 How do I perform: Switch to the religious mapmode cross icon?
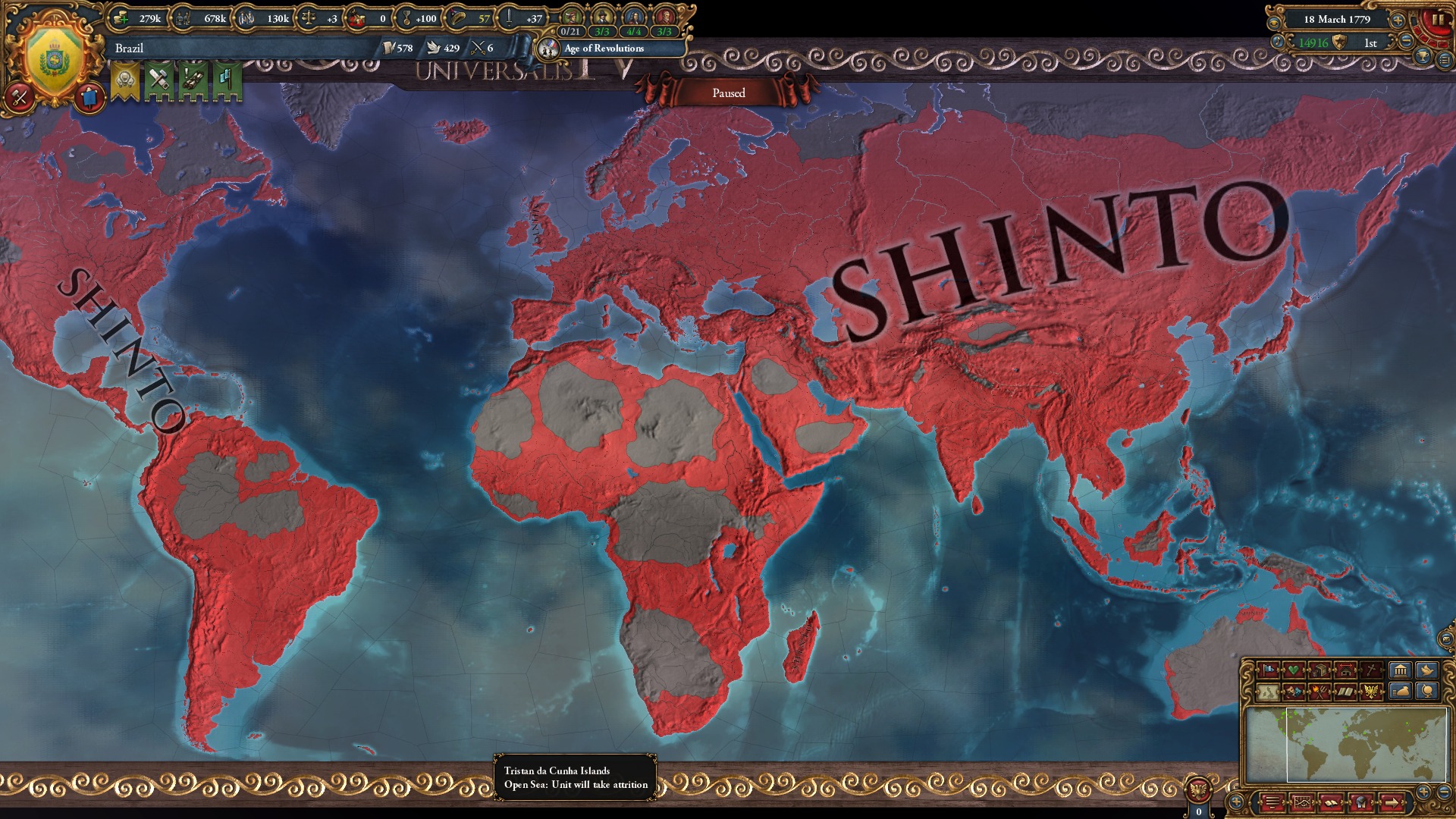[x=1372, y=670]
